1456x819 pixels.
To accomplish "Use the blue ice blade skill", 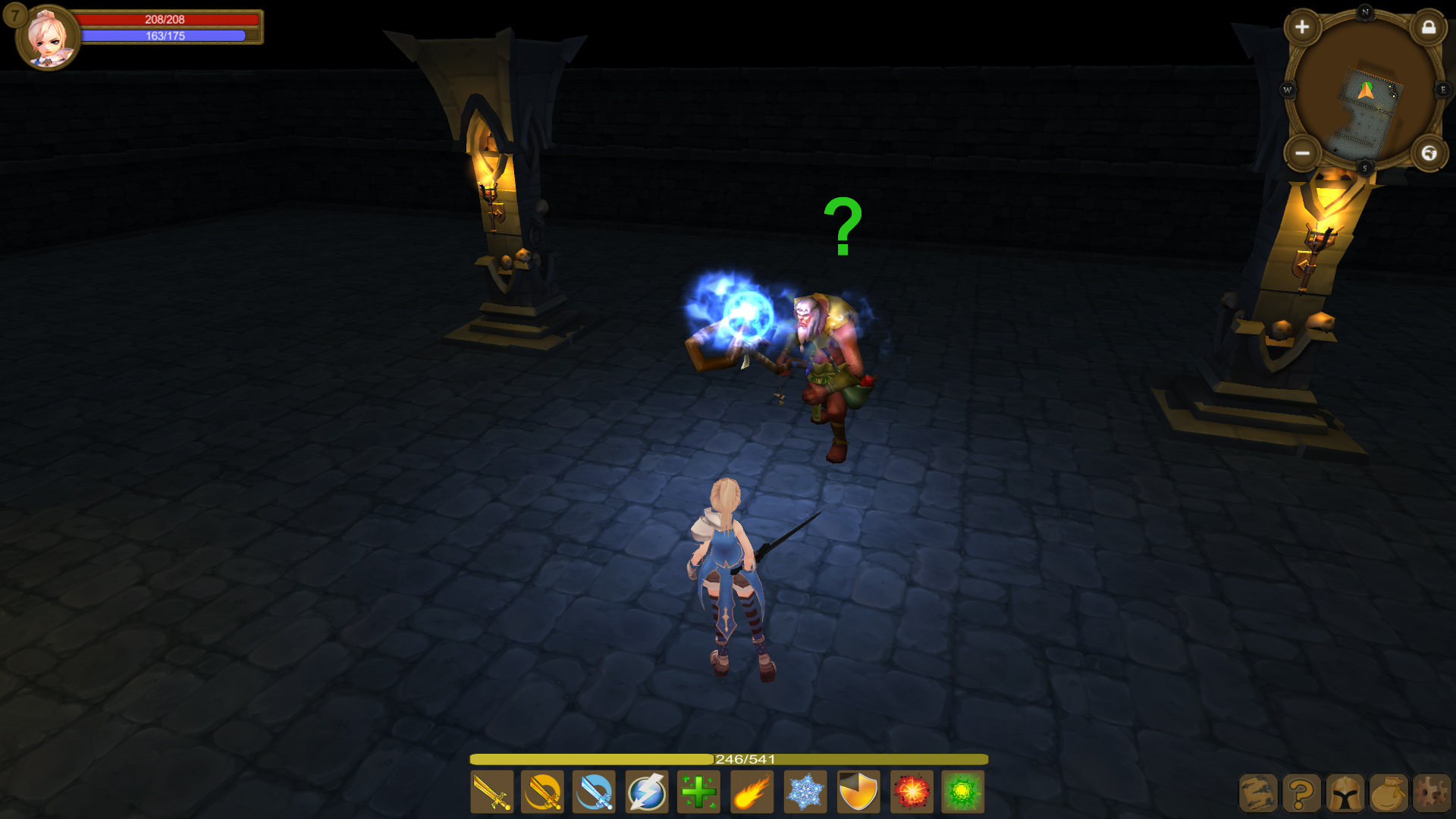I will pyautogui.click(x=594, y=792).
